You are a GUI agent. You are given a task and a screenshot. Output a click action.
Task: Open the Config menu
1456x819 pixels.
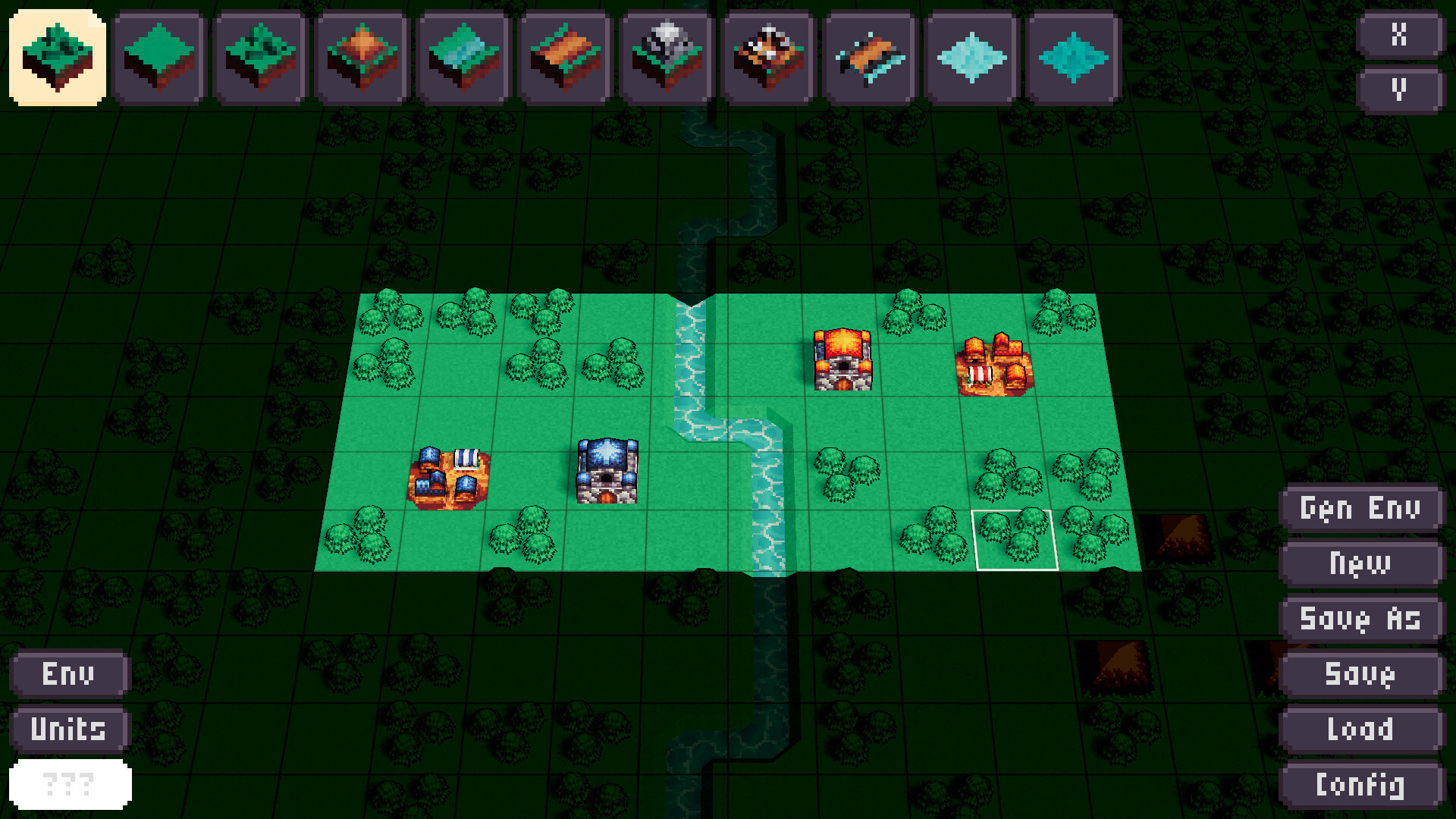(1360, 784)
